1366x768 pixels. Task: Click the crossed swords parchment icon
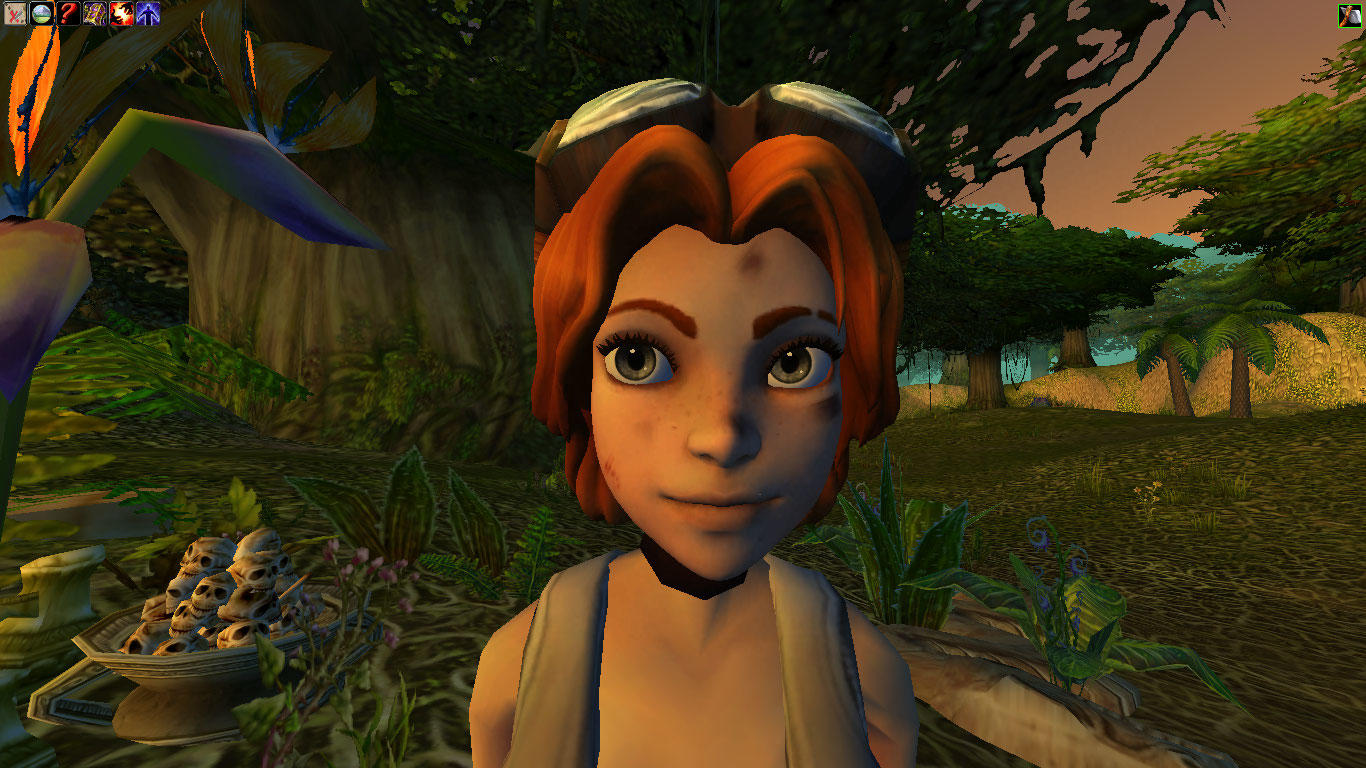click(x=14, y=14)
